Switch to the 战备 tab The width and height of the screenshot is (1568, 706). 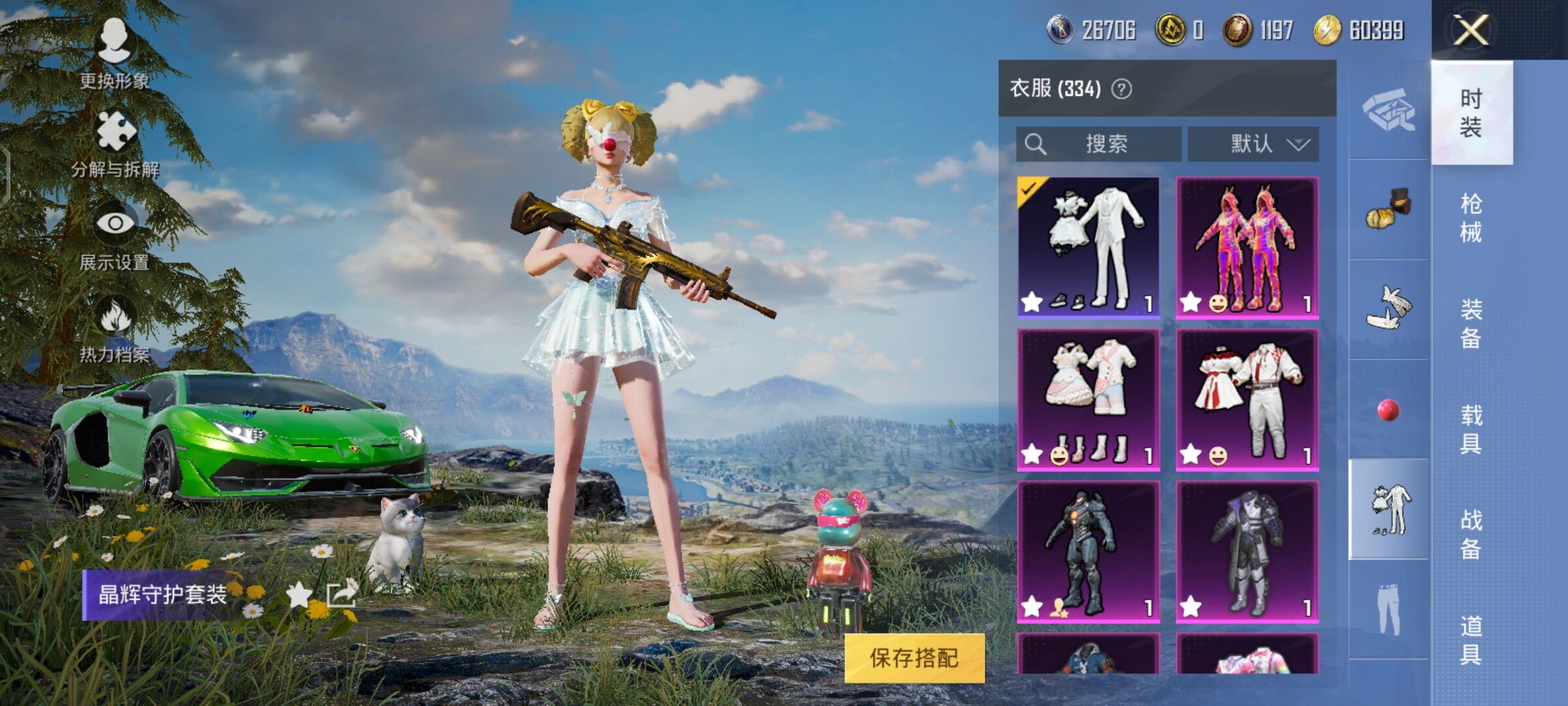tap(1471, 534)
